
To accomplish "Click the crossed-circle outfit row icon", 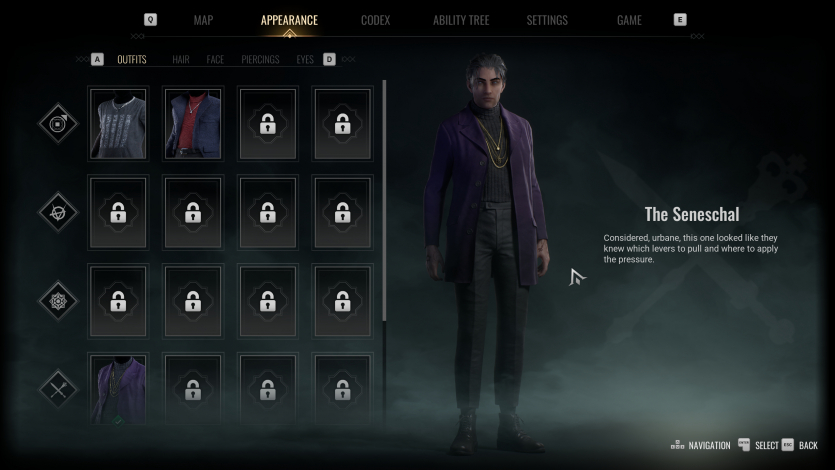I will (x=58, y=212).
